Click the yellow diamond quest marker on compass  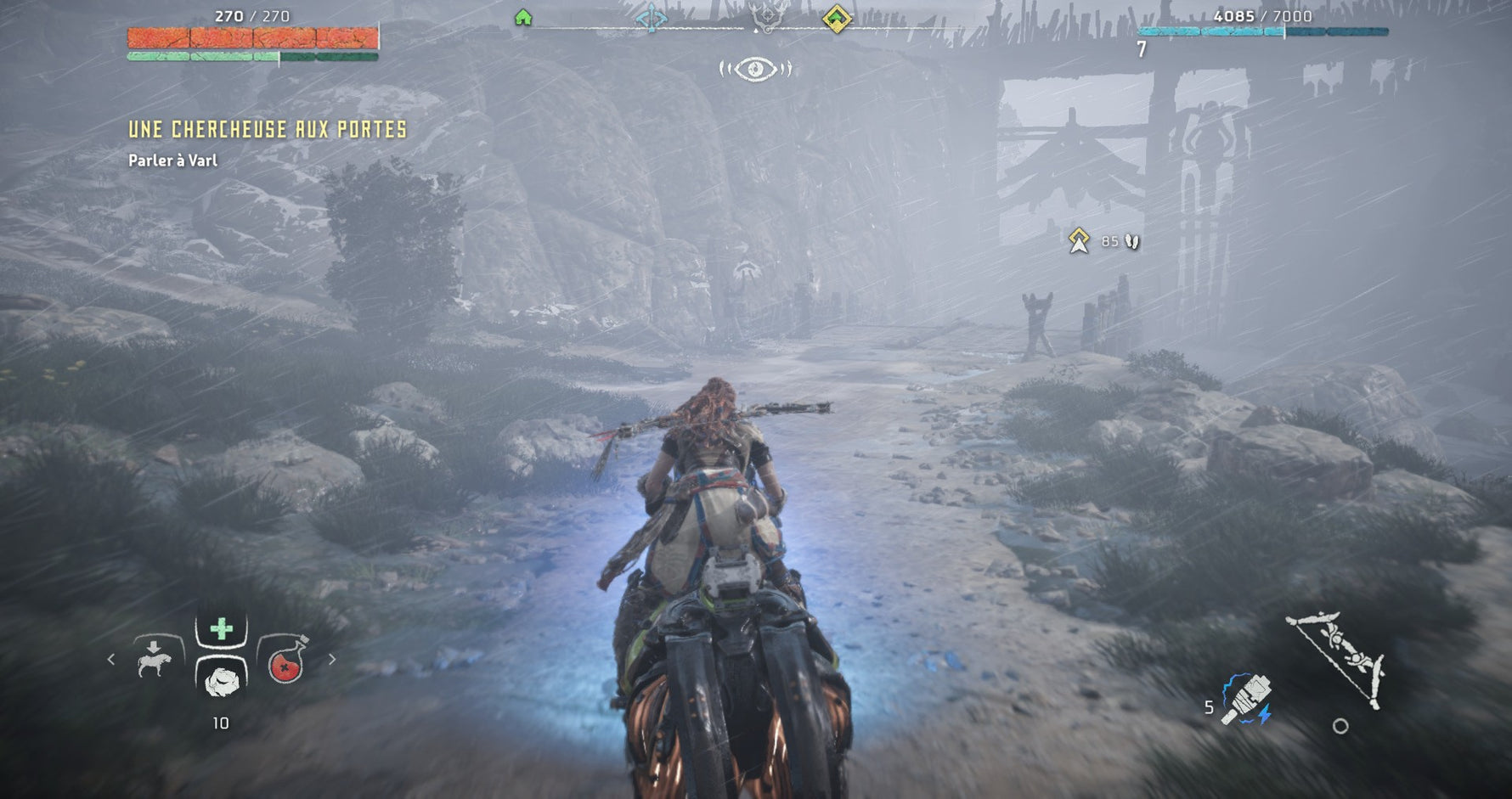click(837, 18)
